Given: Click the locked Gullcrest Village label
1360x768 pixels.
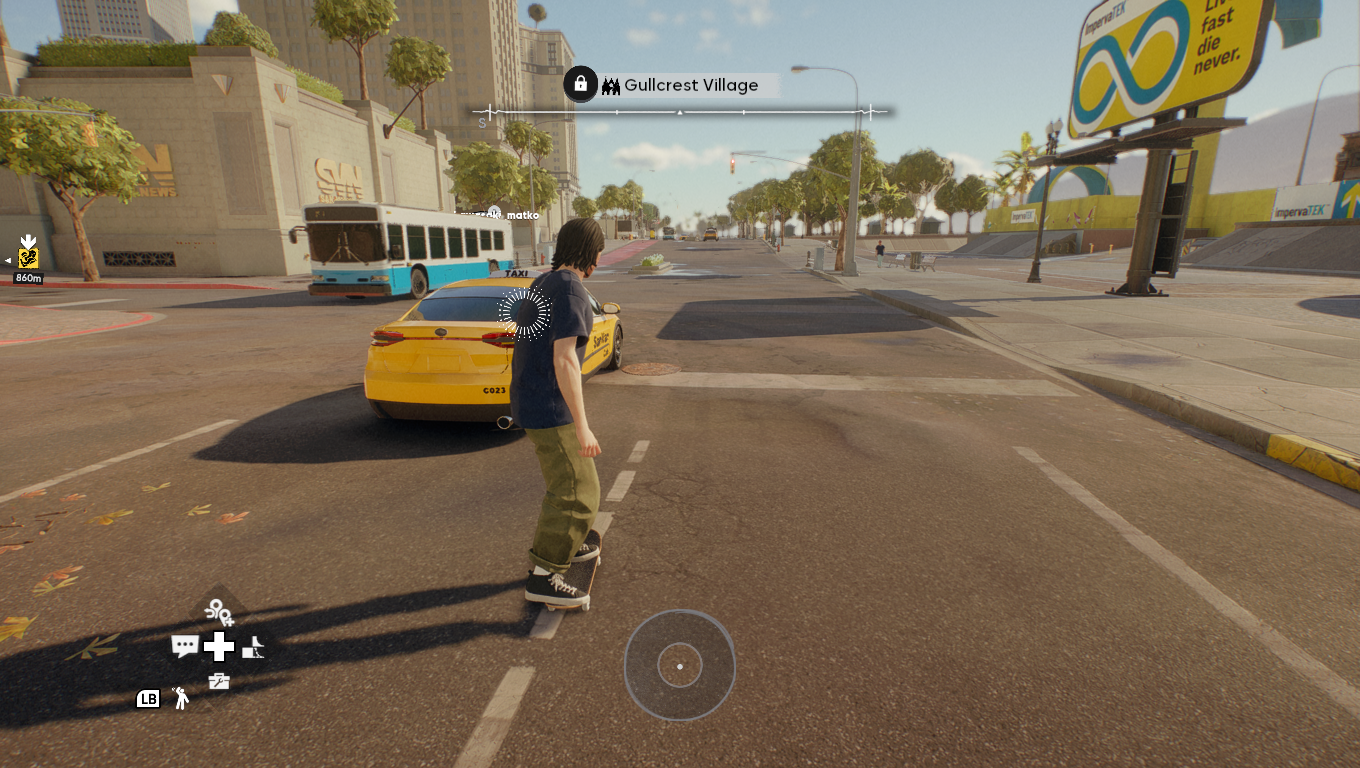Looking at the screenshot, I should (x=691, y=86).
